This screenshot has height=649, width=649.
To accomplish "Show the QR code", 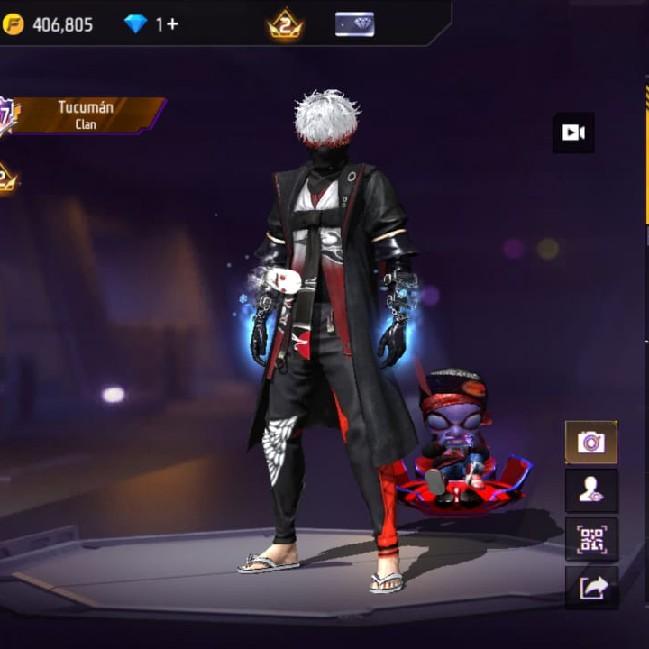I will coord(591,539).
